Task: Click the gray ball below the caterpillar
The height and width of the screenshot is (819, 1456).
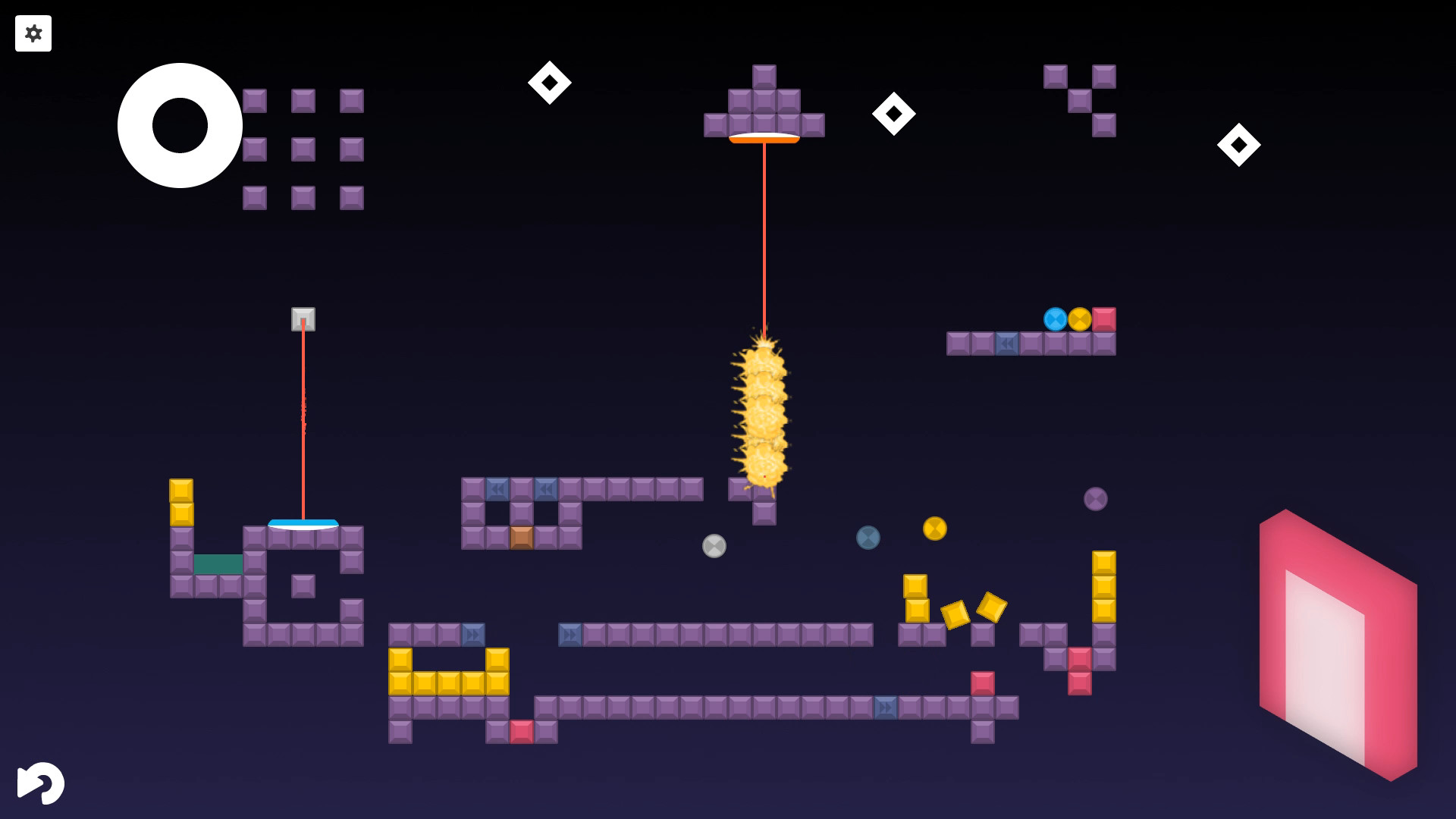Action: (x=713, y=544)
